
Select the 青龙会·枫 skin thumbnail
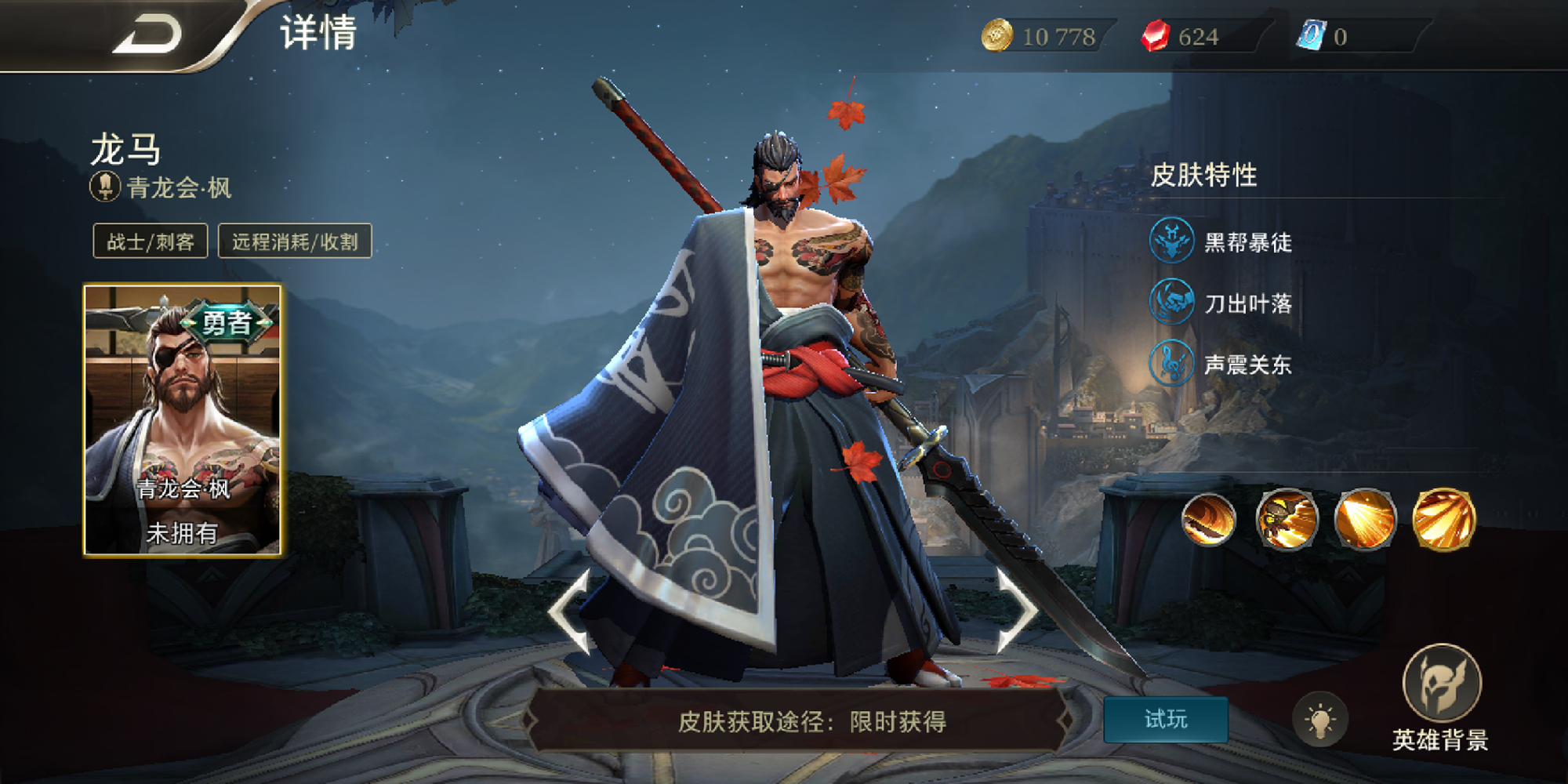[183, 420]
